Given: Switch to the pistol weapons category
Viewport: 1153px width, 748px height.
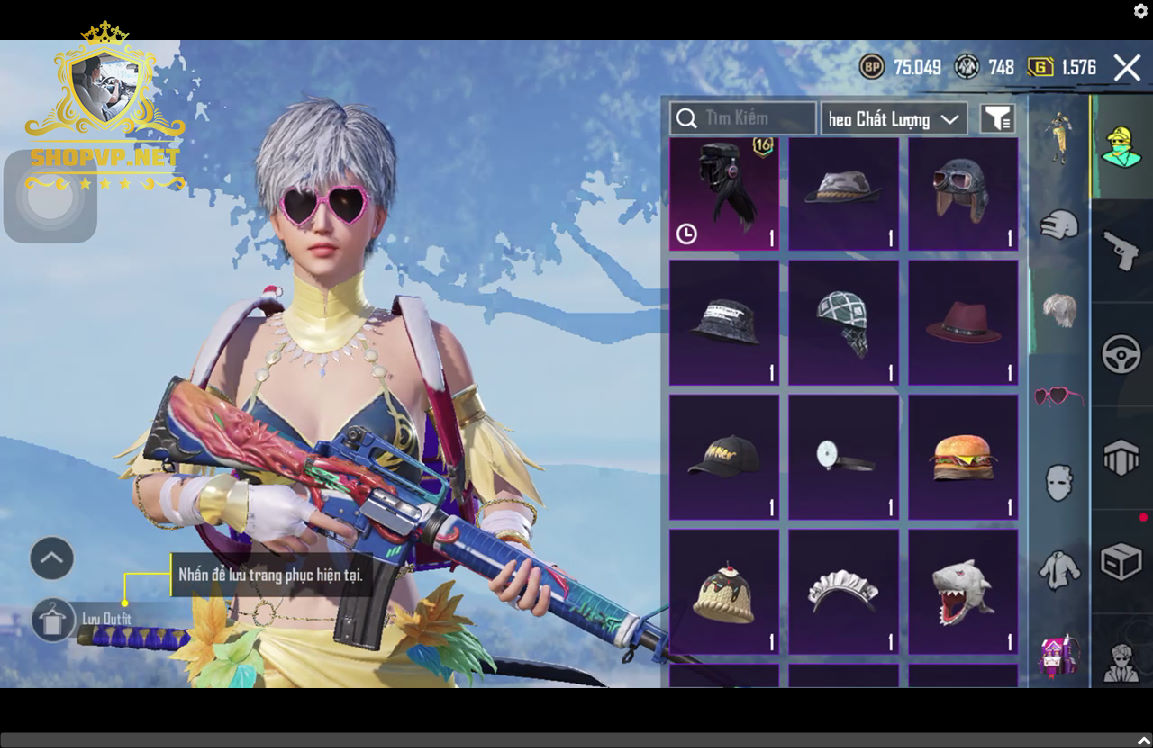Looking at the screenshot, I should click(1121, 250).
